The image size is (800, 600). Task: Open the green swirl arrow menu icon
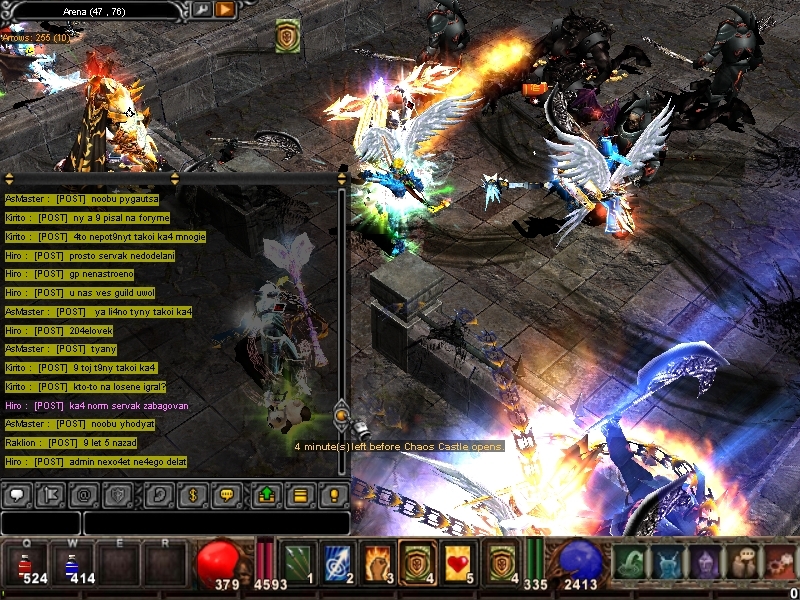pyautogui.click(x=629, y=562)
